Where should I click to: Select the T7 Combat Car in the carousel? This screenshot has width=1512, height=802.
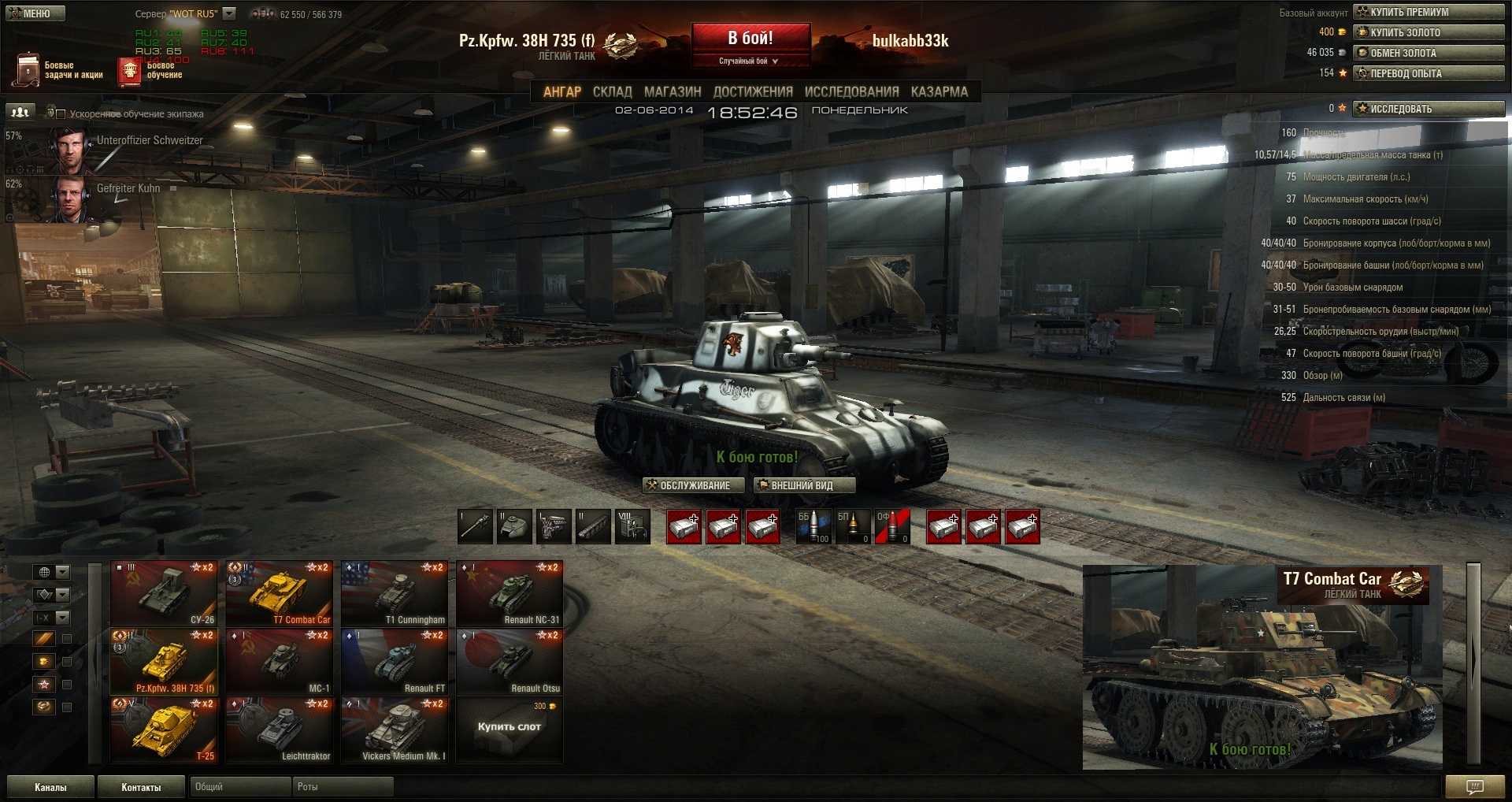(280, 594)
